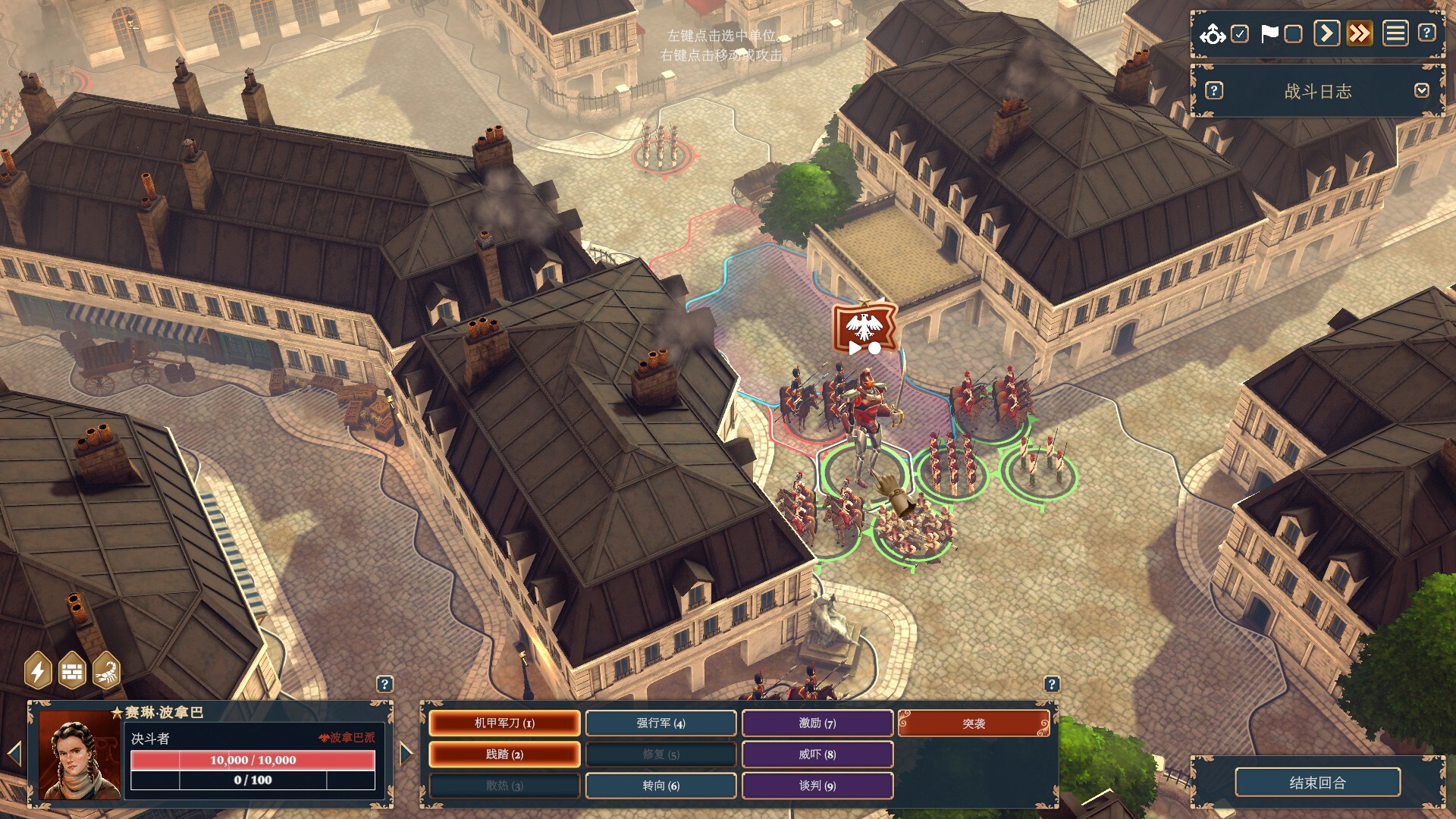Open the Battle Log help question mark
The width and height of the screenshot is (1456, 819).
pyautogui.click(x=1214, y=91)
